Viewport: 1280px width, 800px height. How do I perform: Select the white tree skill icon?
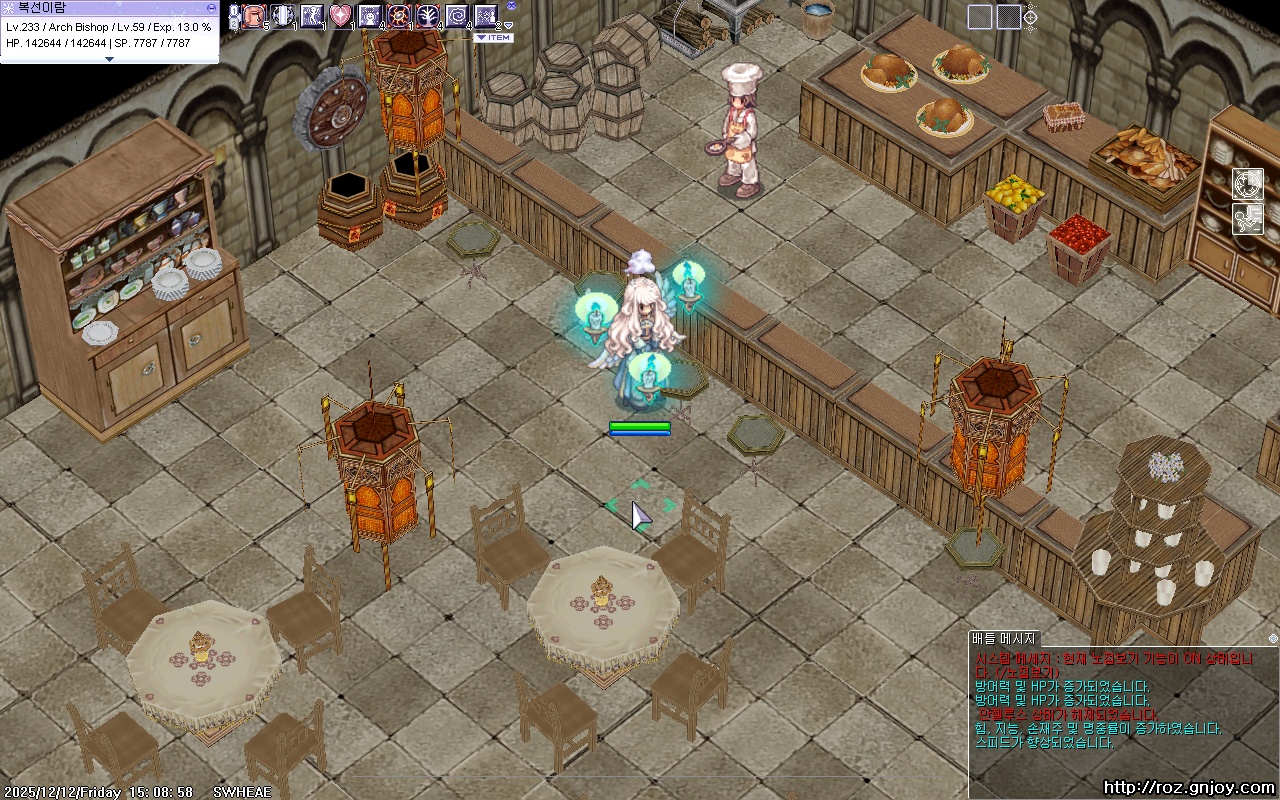pos(428,16)
